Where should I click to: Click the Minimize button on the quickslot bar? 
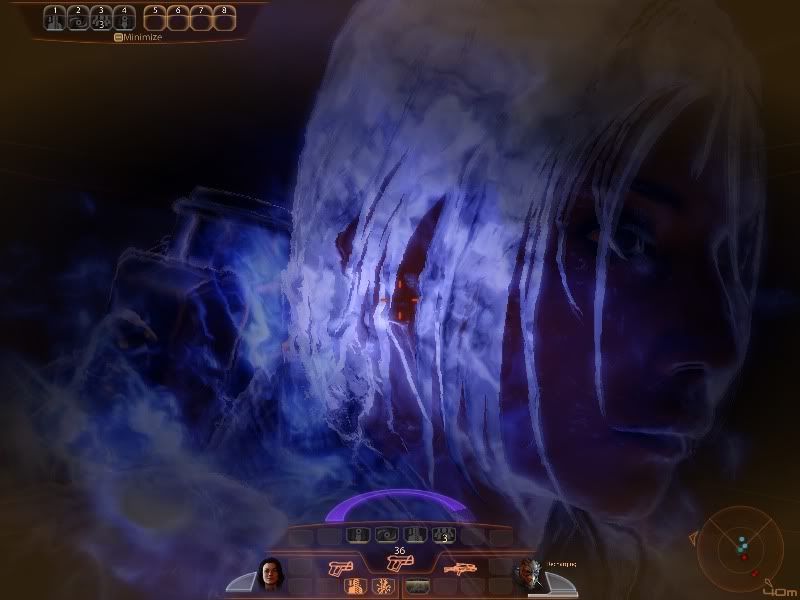138,36
